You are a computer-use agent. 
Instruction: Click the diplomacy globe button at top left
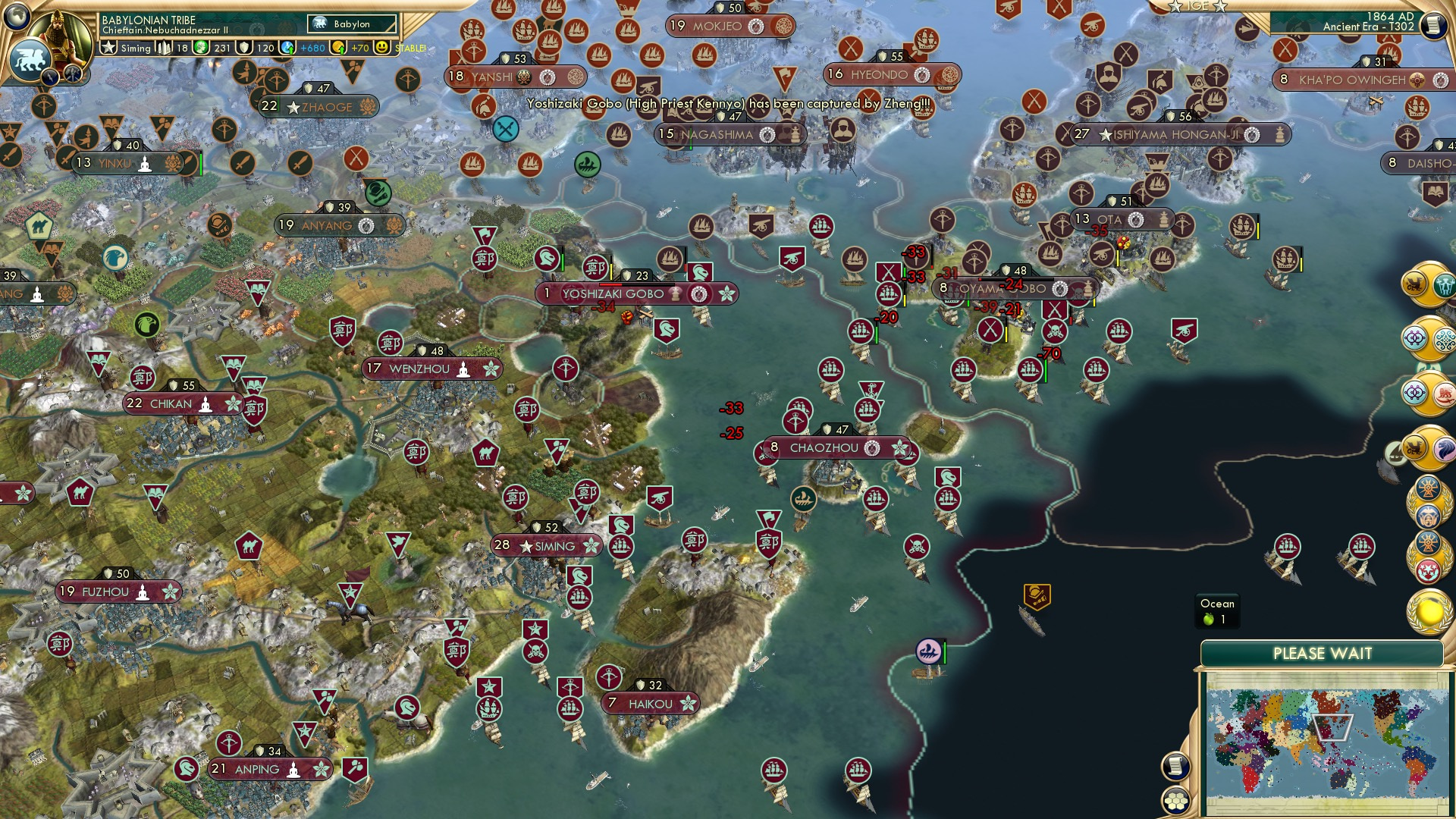(17, 19)
